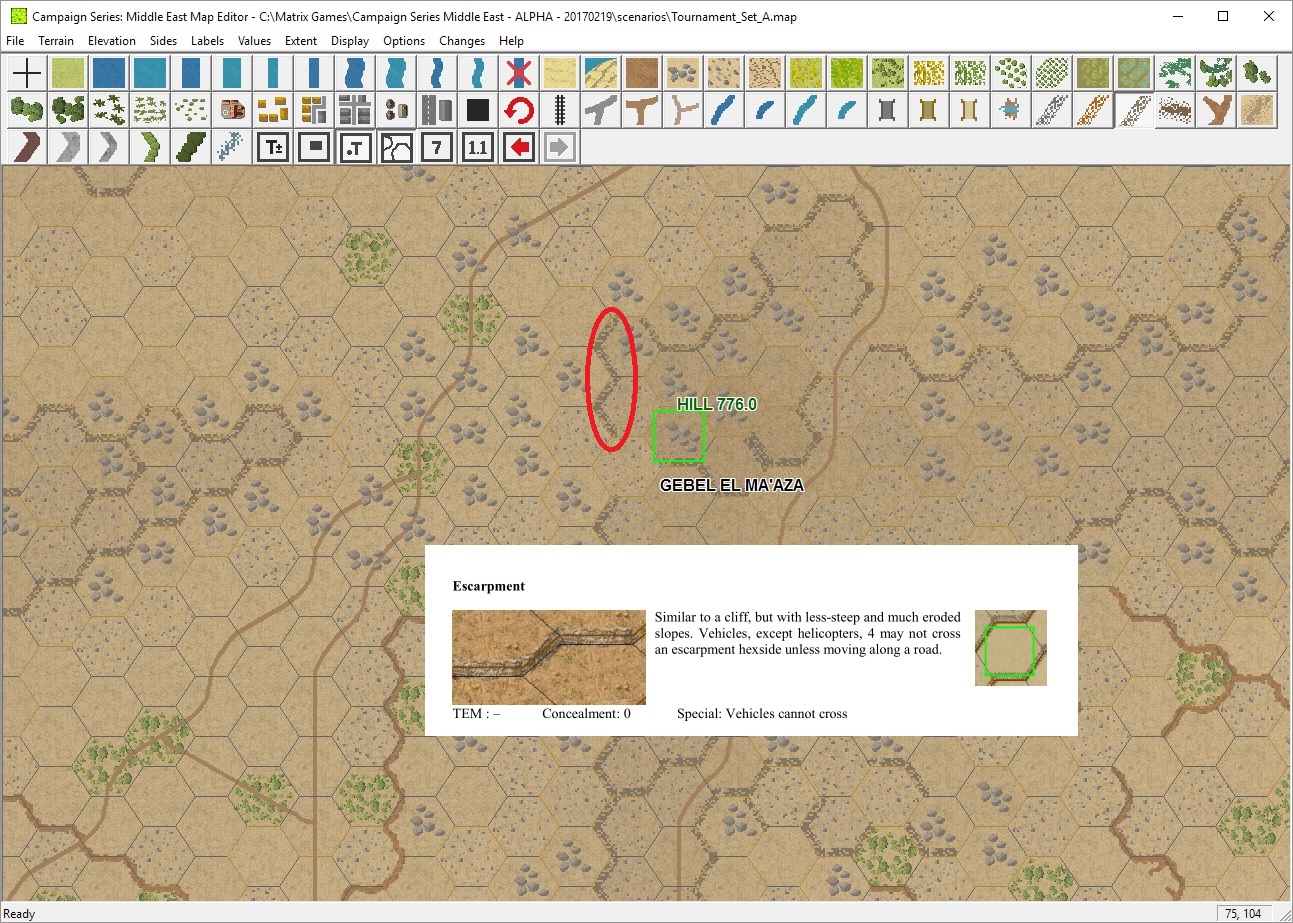Pick the dense forest terrain tool
This screenshot has height=923, width=1293.
(67, 110)
